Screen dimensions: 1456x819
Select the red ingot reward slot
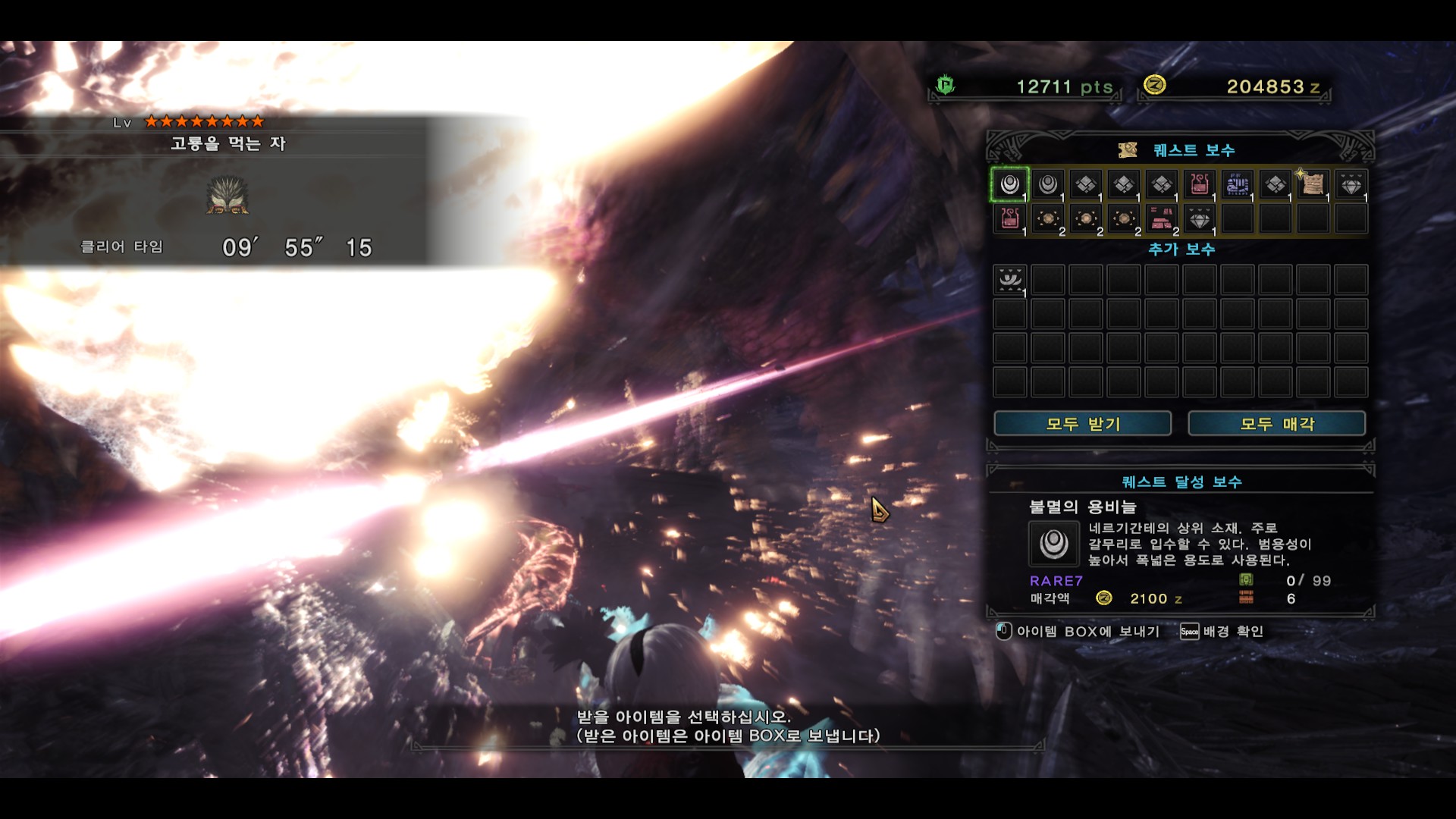1161,219
